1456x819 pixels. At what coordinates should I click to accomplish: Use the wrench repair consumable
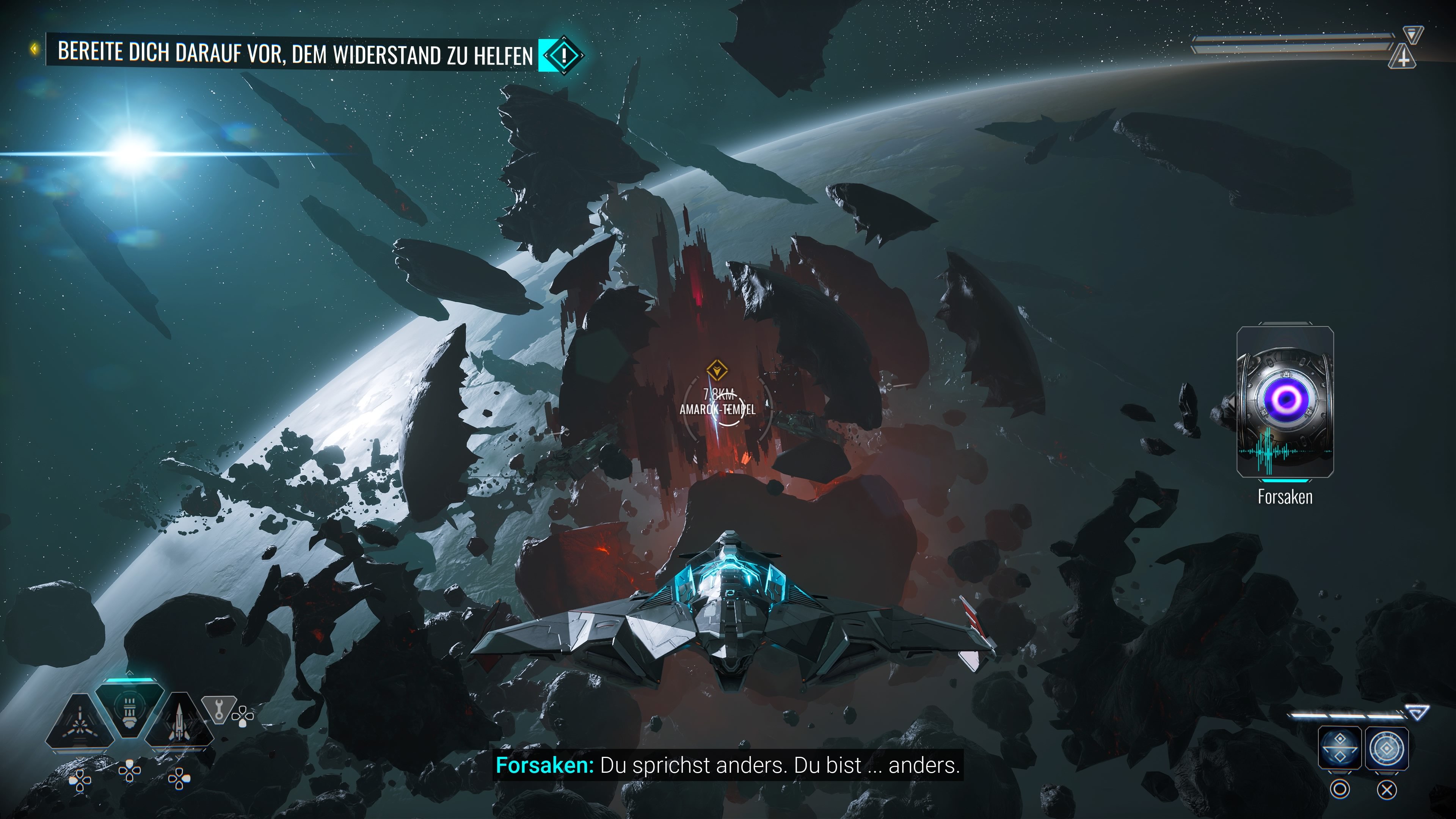pyautogui.click(x=219, y=708)
